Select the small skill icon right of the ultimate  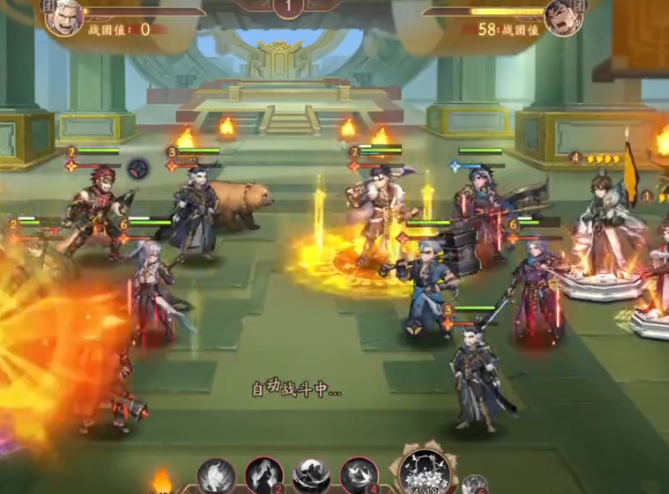coord(475,484)
